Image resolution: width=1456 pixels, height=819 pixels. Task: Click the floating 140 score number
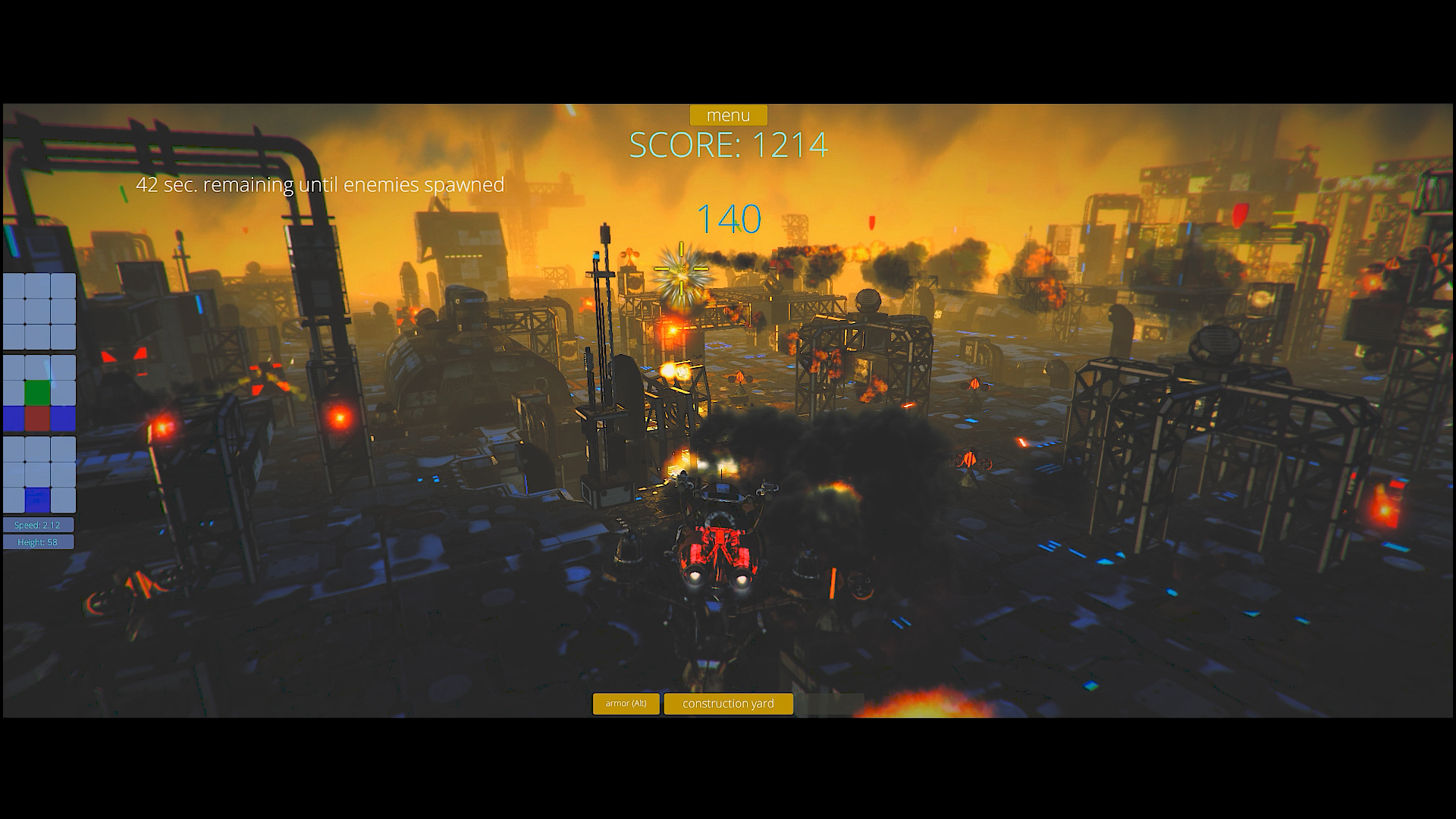tap(729, 218)
